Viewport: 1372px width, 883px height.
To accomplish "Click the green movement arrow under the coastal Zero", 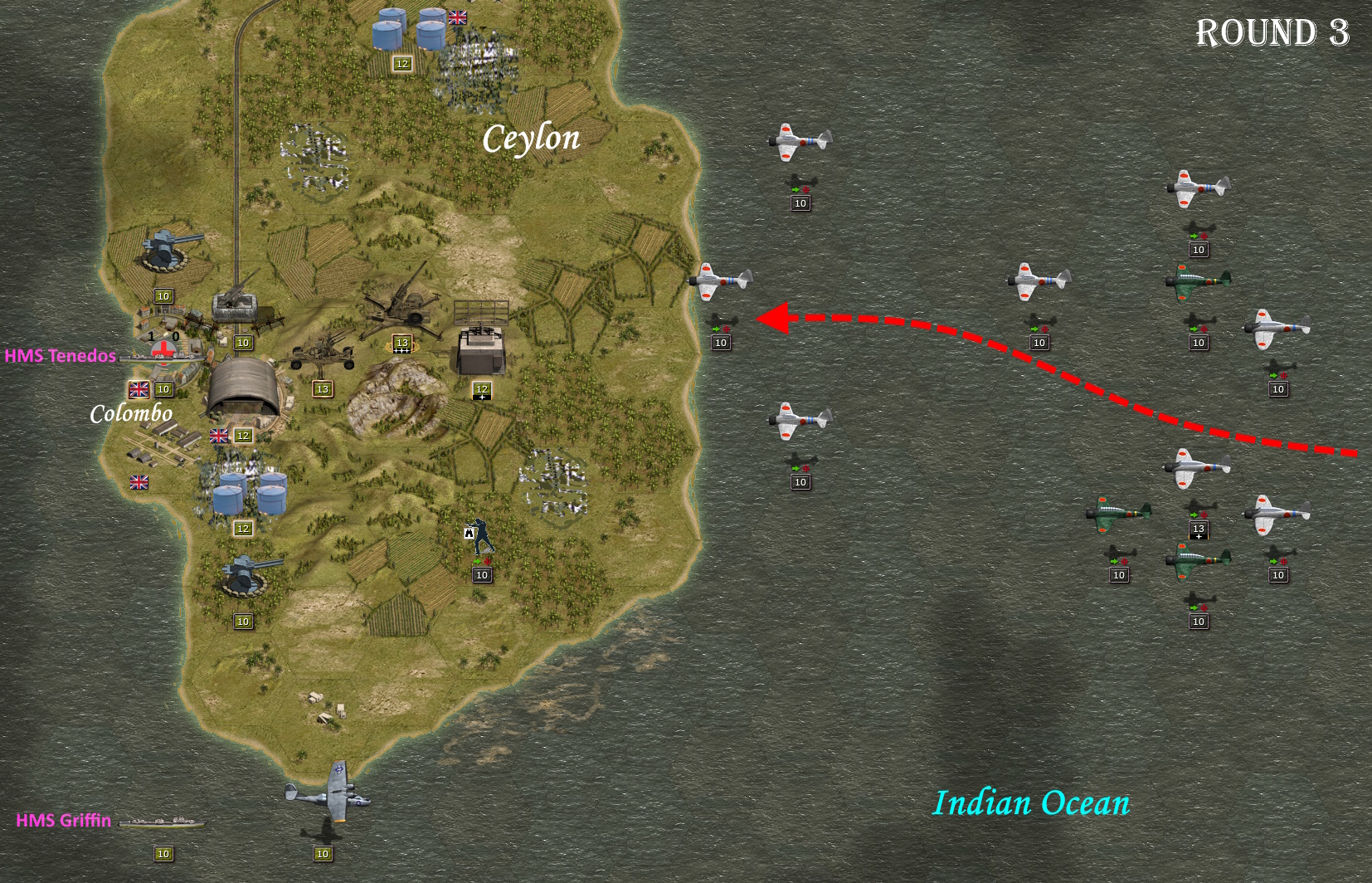I will [716, 329].
